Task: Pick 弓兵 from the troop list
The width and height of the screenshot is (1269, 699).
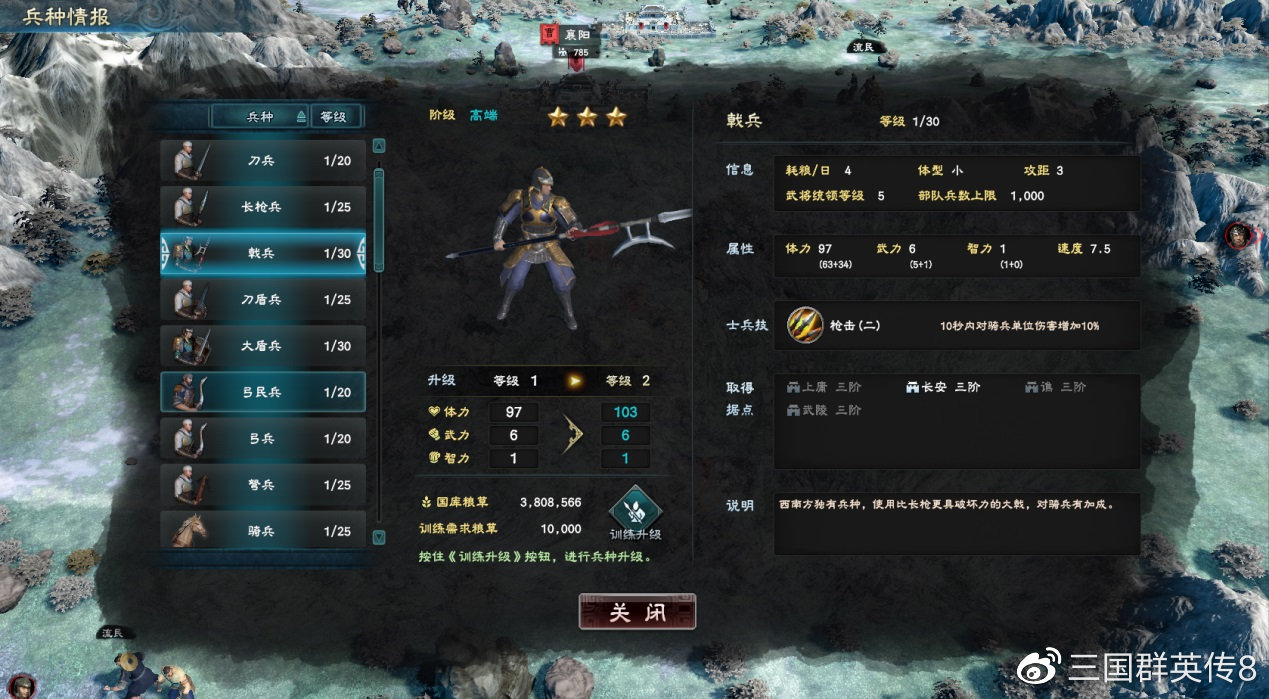Action: click(263, 438)
